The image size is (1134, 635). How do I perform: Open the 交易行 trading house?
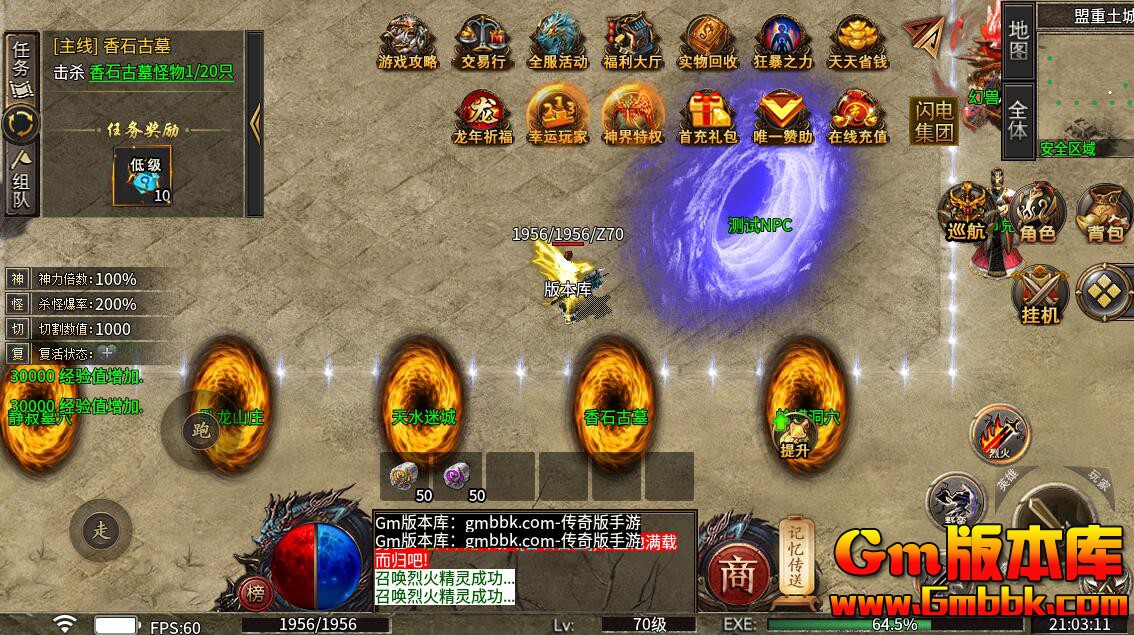(x=483, y=42)
